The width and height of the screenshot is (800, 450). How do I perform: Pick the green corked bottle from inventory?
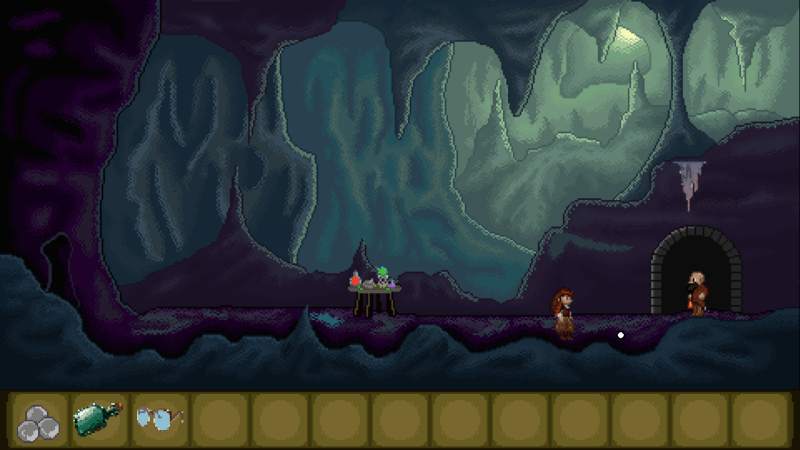(97, 419)
